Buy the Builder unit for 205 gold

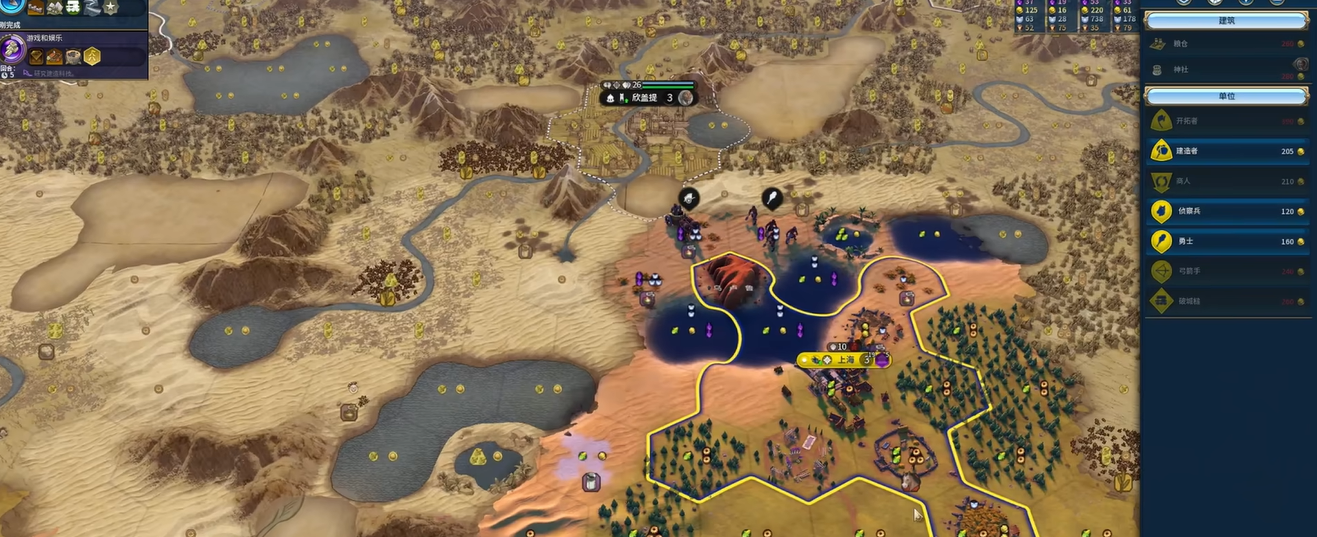1228,151
